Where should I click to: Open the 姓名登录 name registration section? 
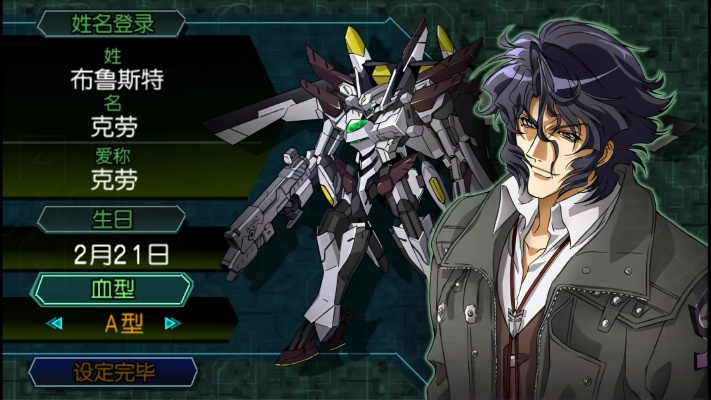pyautogui.click(x=111, y=22)
